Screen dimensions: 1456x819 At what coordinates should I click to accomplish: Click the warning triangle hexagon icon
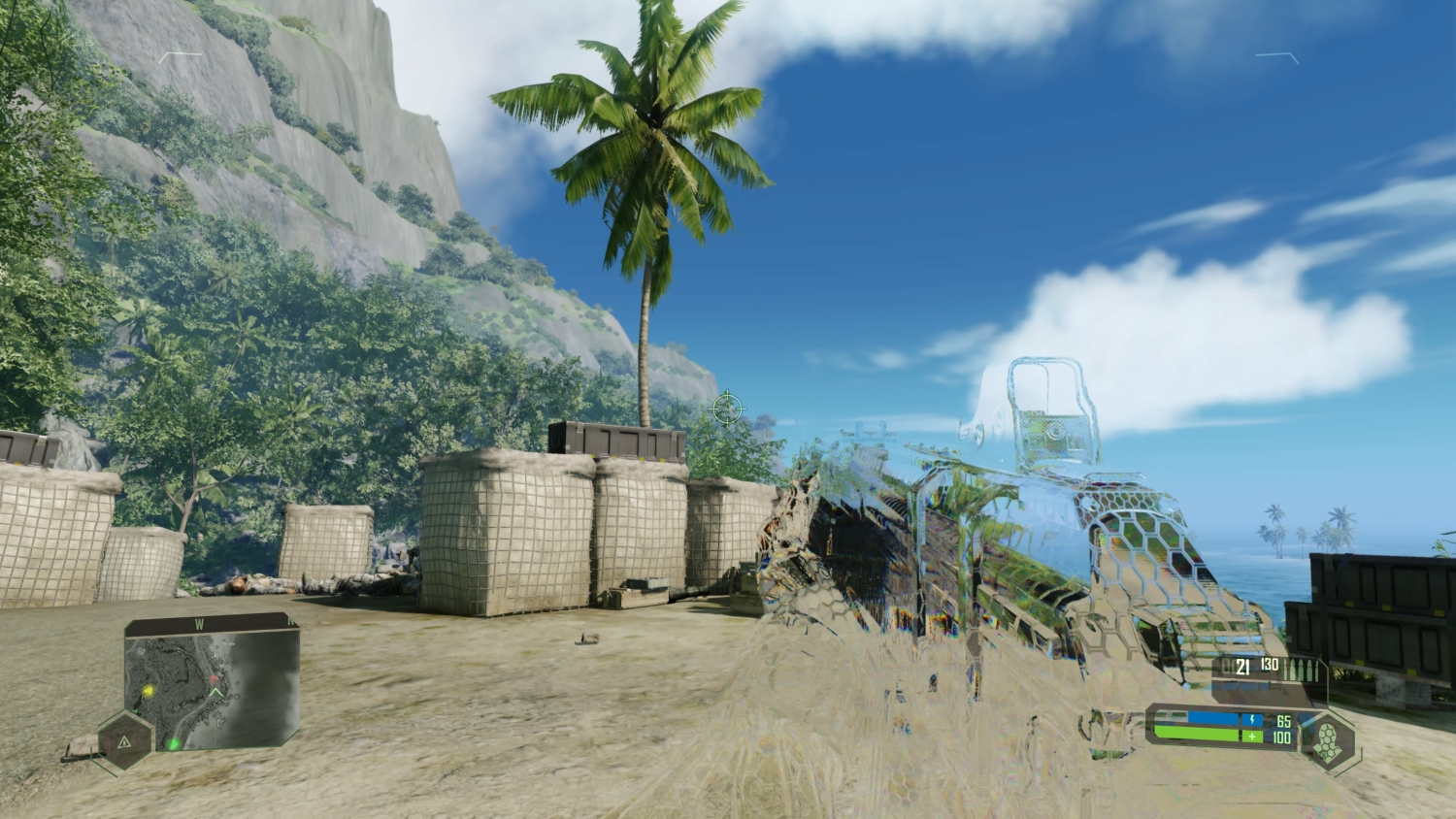click(x=125, y=740)
